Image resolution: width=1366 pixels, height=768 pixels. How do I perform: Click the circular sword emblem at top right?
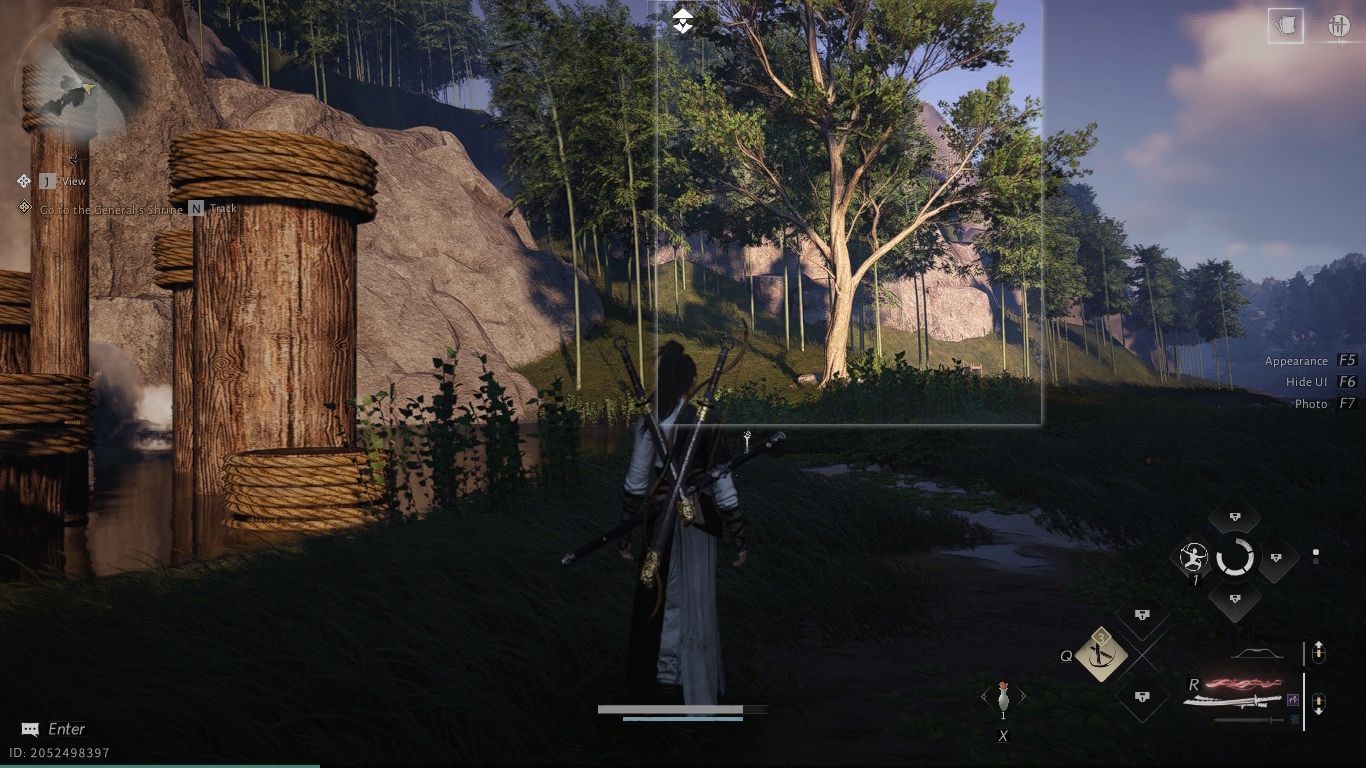[1339, 27]
